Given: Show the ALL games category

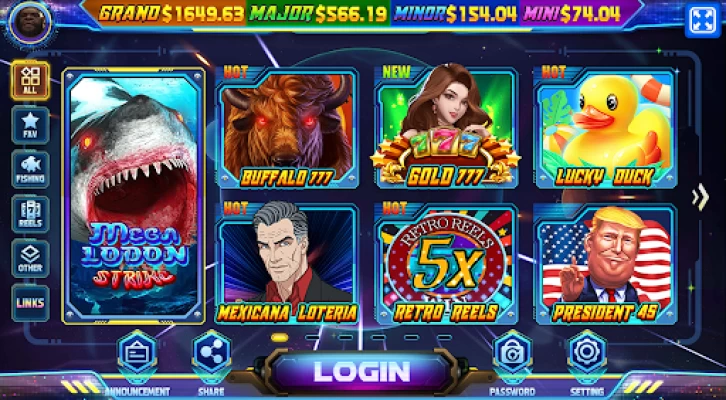Looking at the screenshot, I should (x=30, y=81).
